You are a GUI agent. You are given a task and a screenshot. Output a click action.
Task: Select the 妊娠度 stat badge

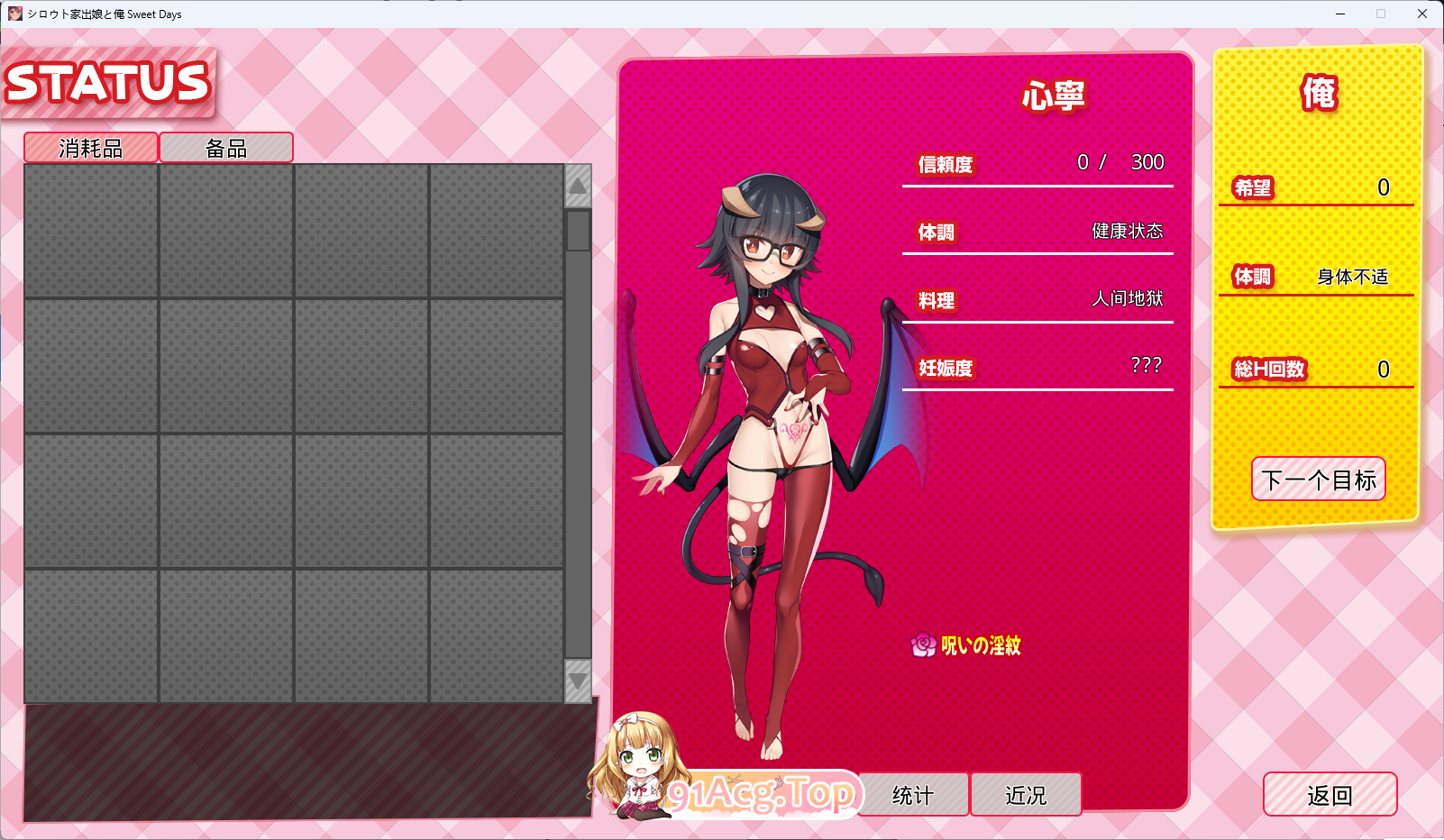coord(943,370)
